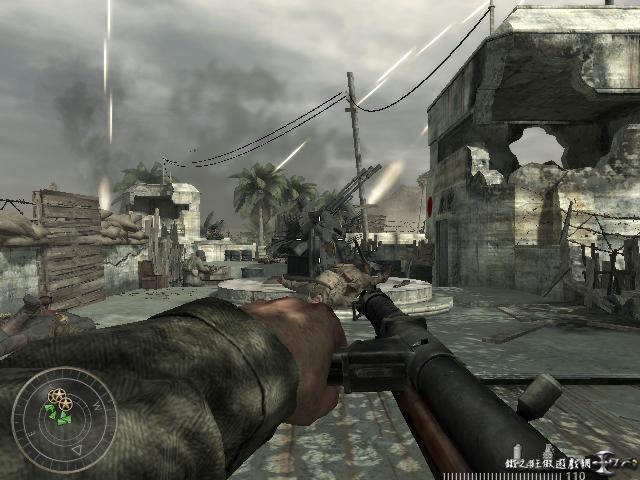The width and height of the screenshot is (640, 480).
Task: Click the circular compass radar
Action: pos(63,419)
